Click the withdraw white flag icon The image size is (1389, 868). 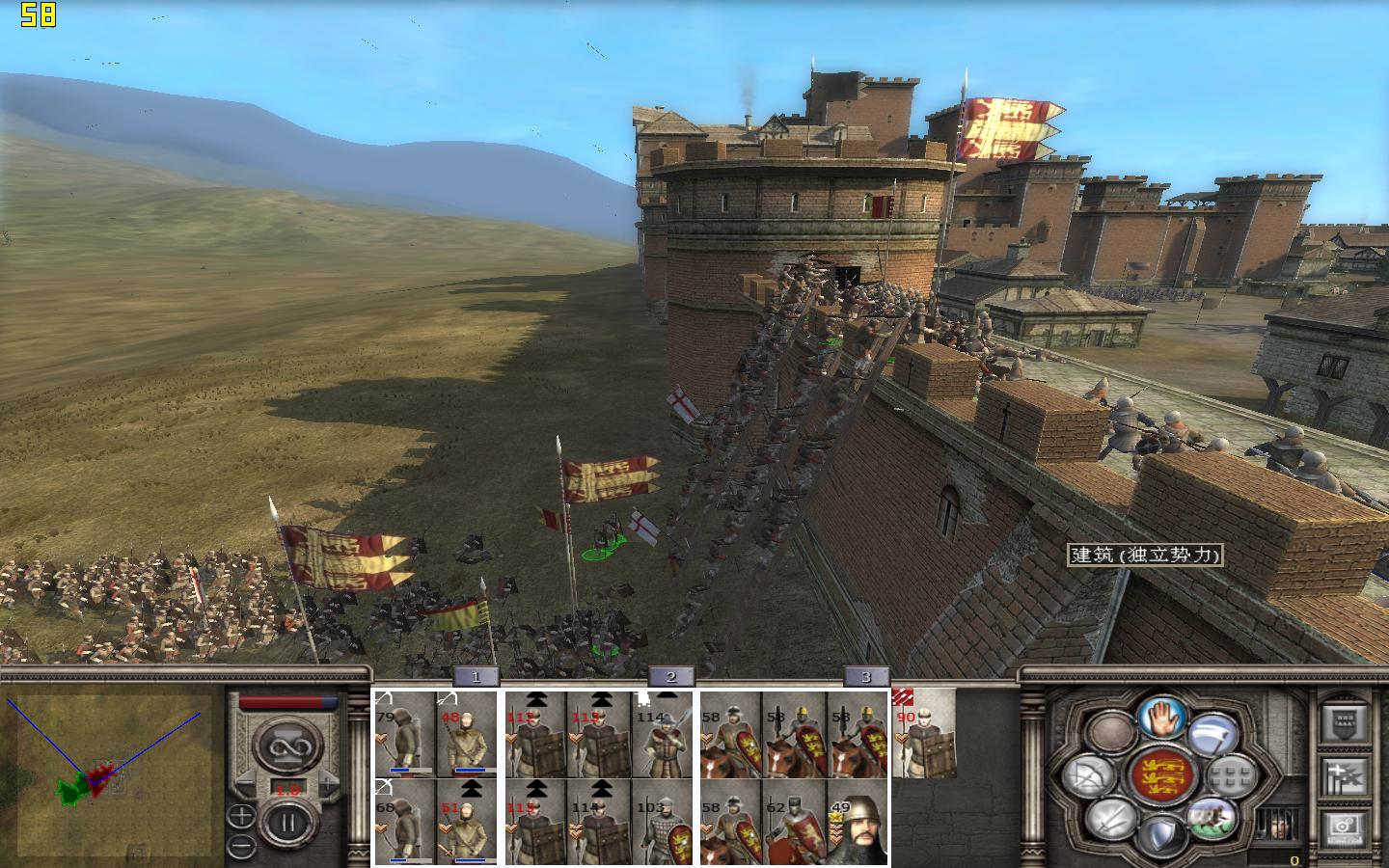coord(1212,734)
